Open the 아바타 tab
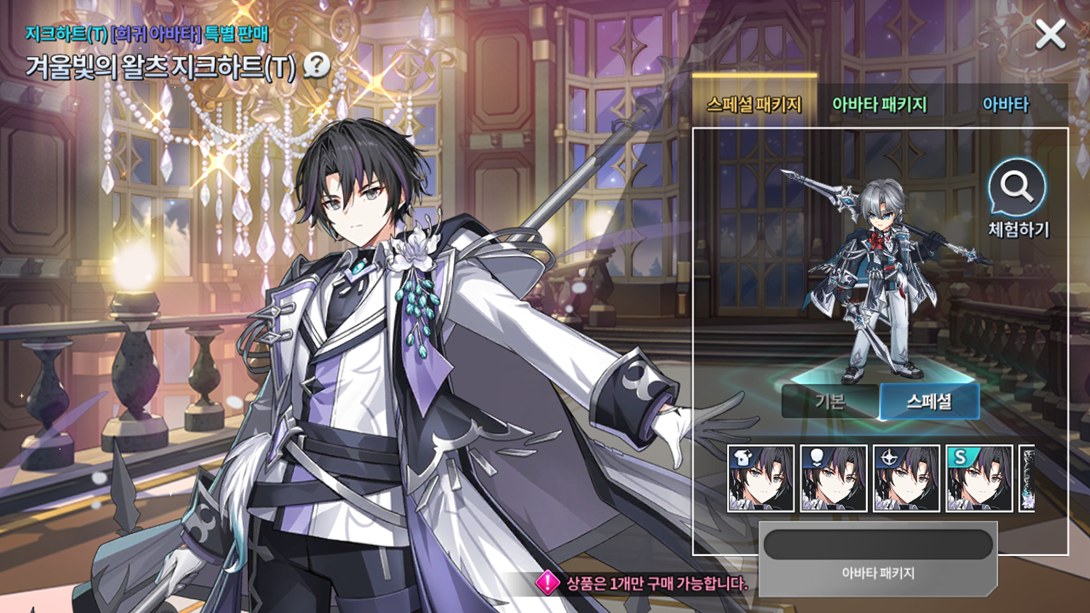This screenshot has height=613, width=1090. tap(1005, 104)
